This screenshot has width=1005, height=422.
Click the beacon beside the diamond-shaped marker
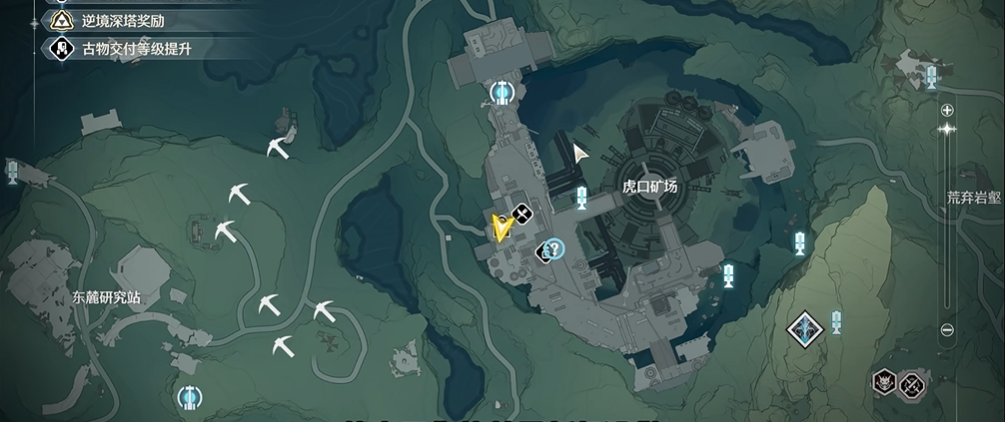coord(835,322)
